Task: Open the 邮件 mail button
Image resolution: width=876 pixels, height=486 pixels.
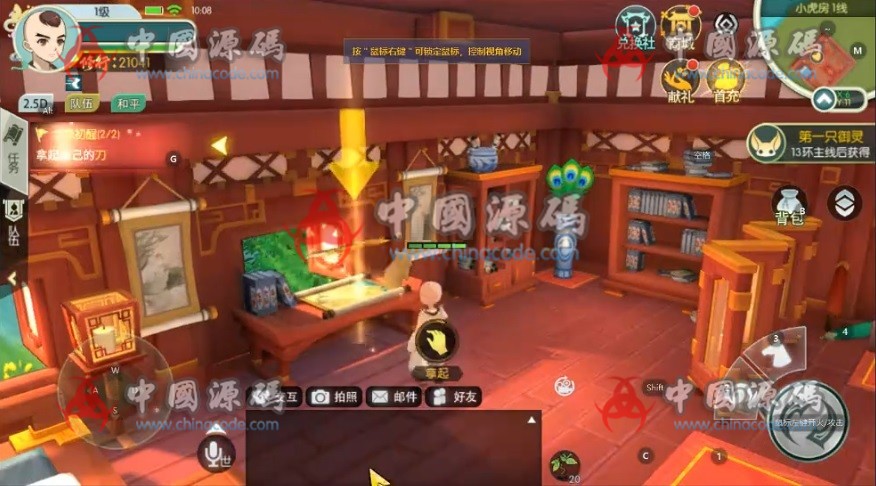Action: click(394, 397)
